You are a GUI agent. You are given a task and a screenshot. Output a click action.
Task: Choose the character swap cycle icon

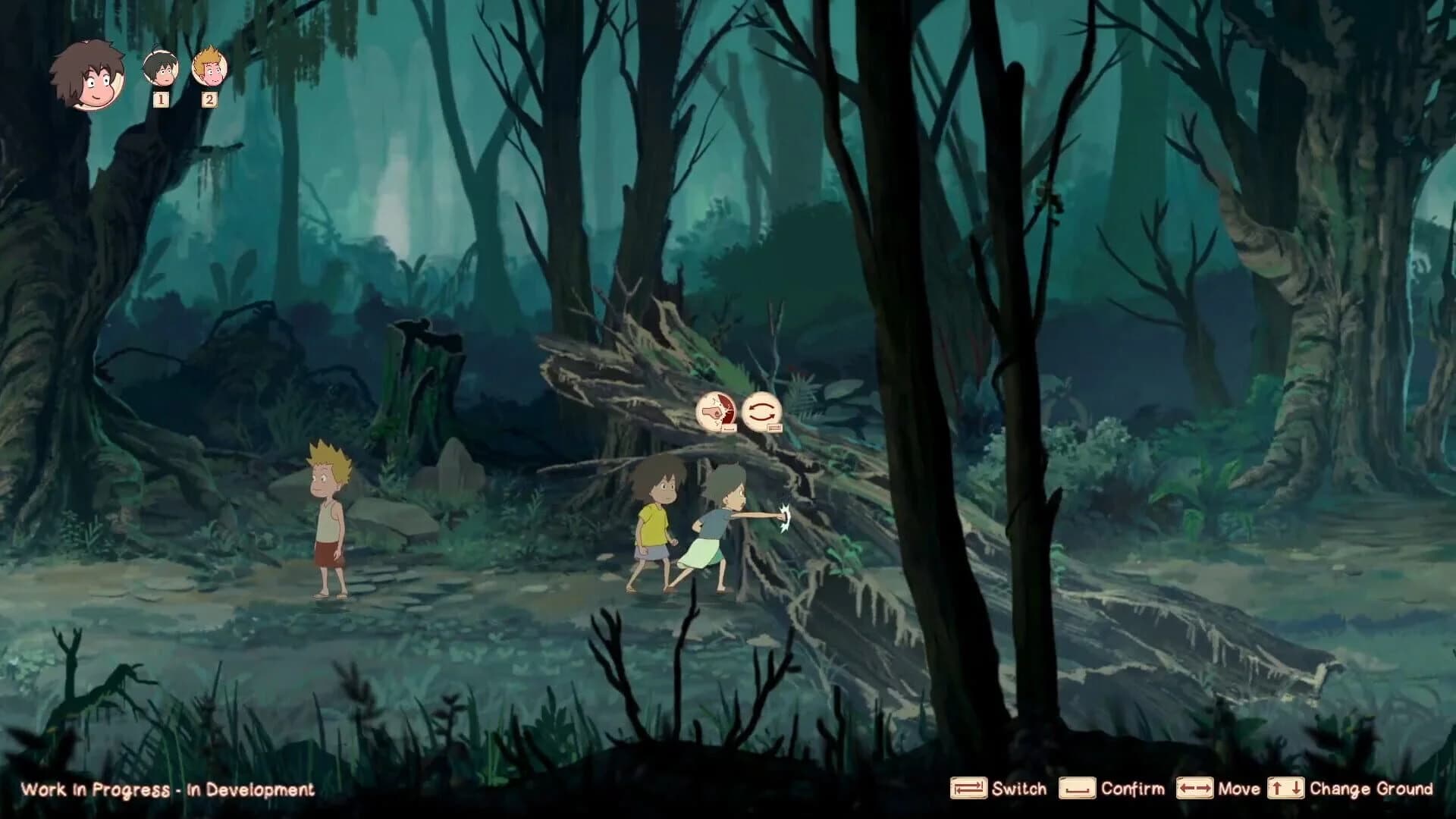pos(763,411)
